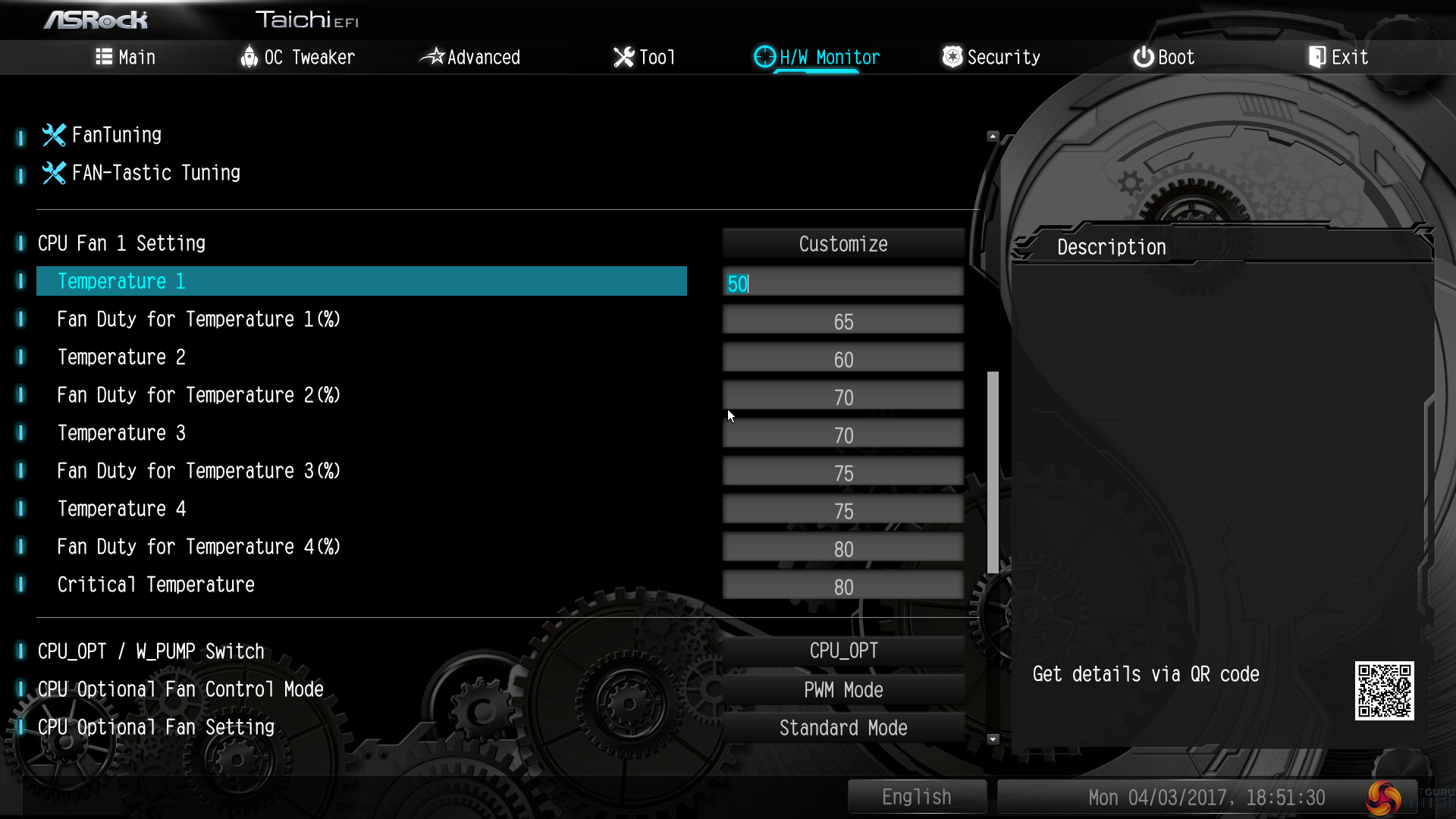Launch the FanTuning utility
This screenshot has height=819, width=1456.
[116, 135]
